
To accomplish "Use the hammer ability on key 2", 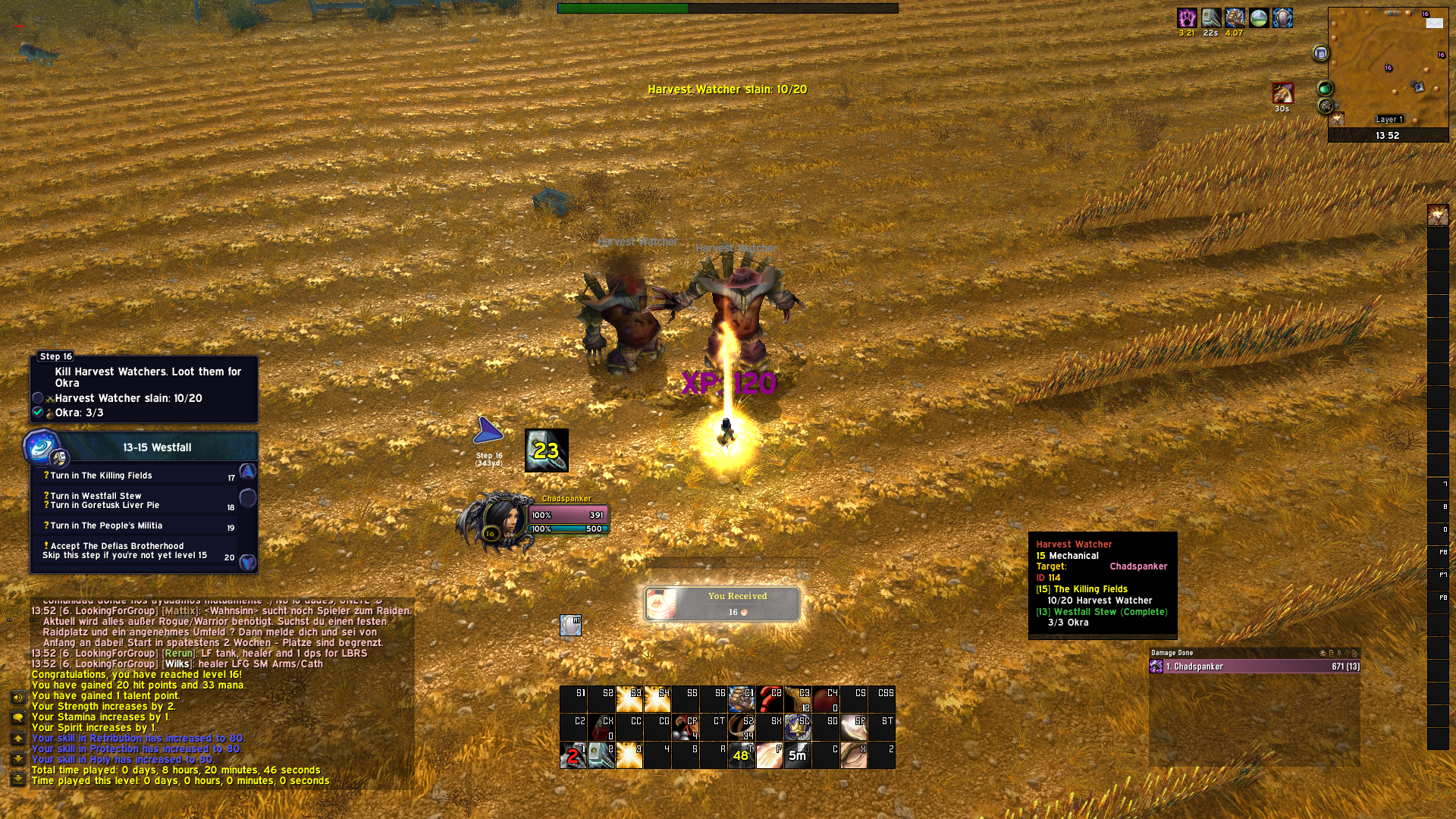I will tap(601, 755).
